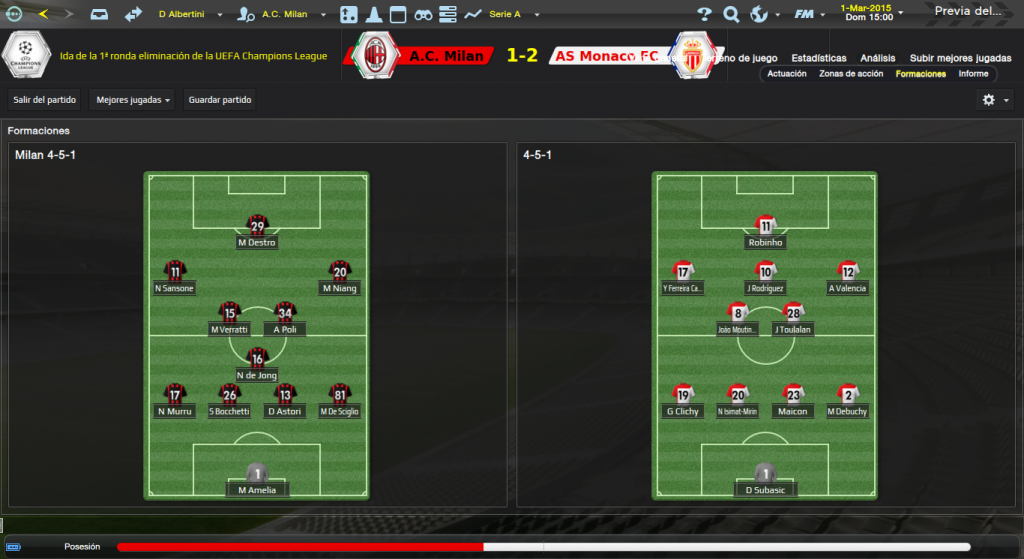Select the Estadísticas section
Screen dimensions: 1024x559
[x=819, y=58]
